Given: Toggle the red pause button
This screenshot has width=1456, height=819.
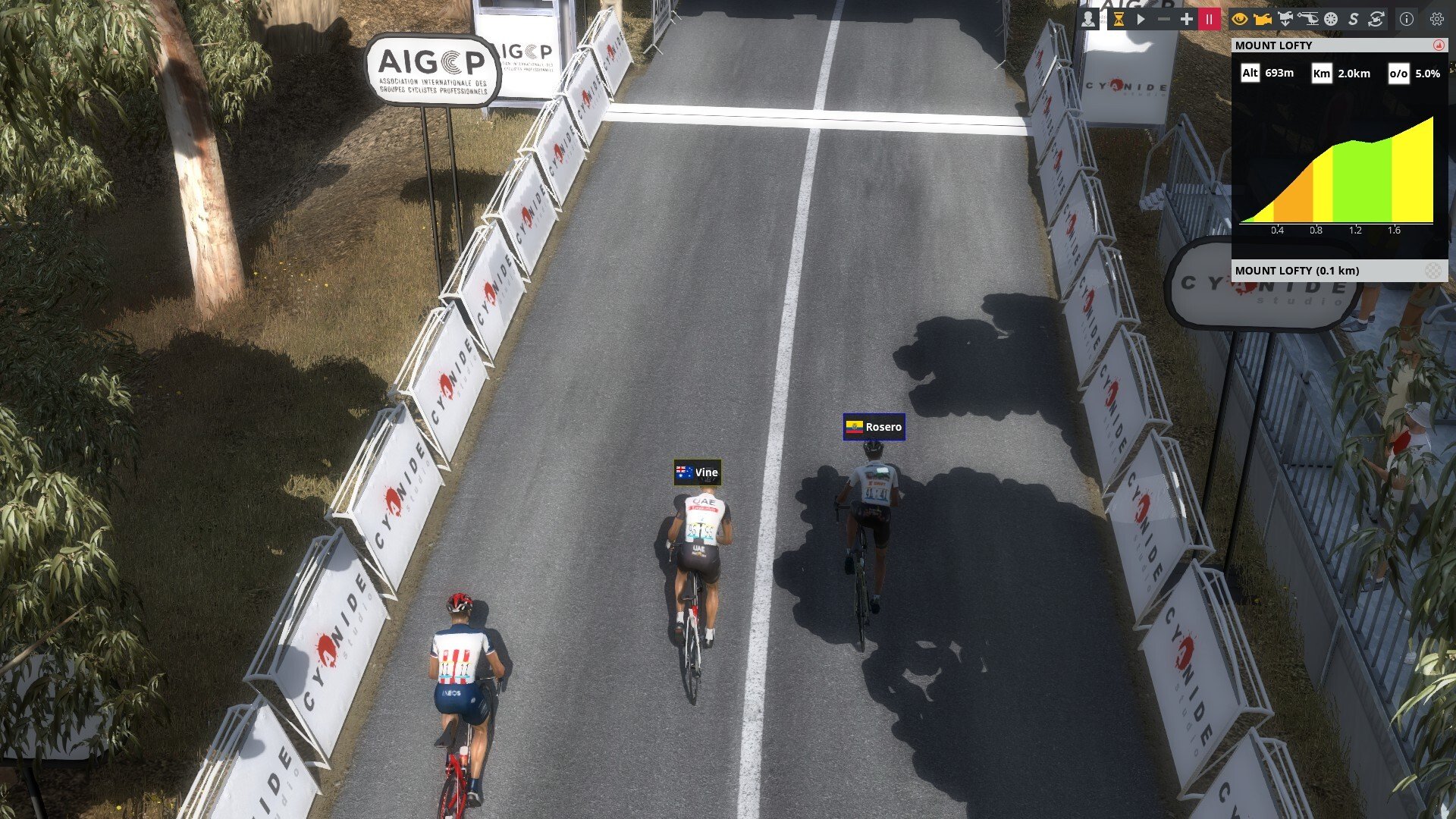Looking at the screenshot, I should [x=1209, y=19].
